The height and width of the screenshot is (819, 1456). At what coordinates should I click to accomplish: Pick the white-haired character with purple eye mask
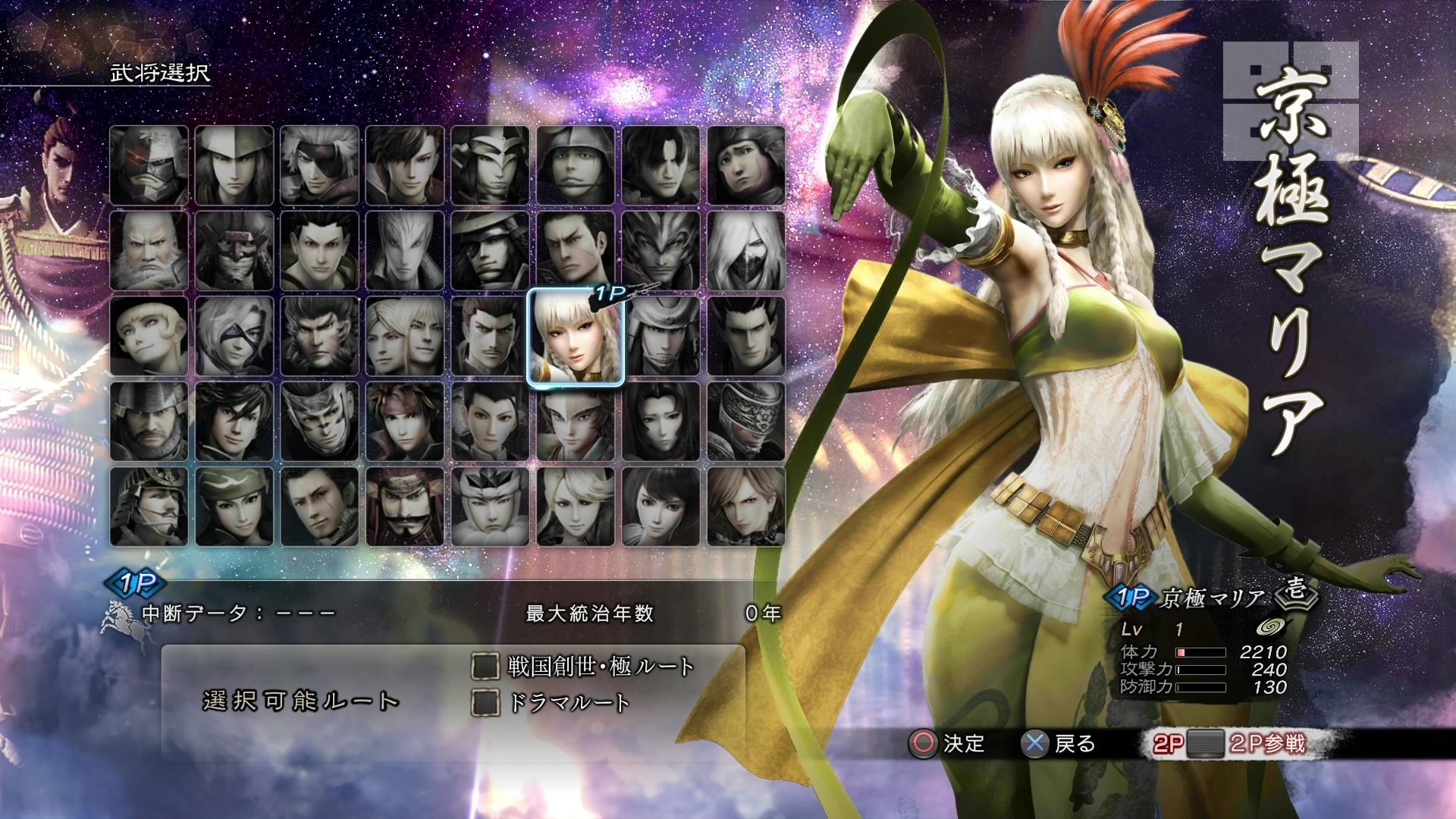point(234,337)
